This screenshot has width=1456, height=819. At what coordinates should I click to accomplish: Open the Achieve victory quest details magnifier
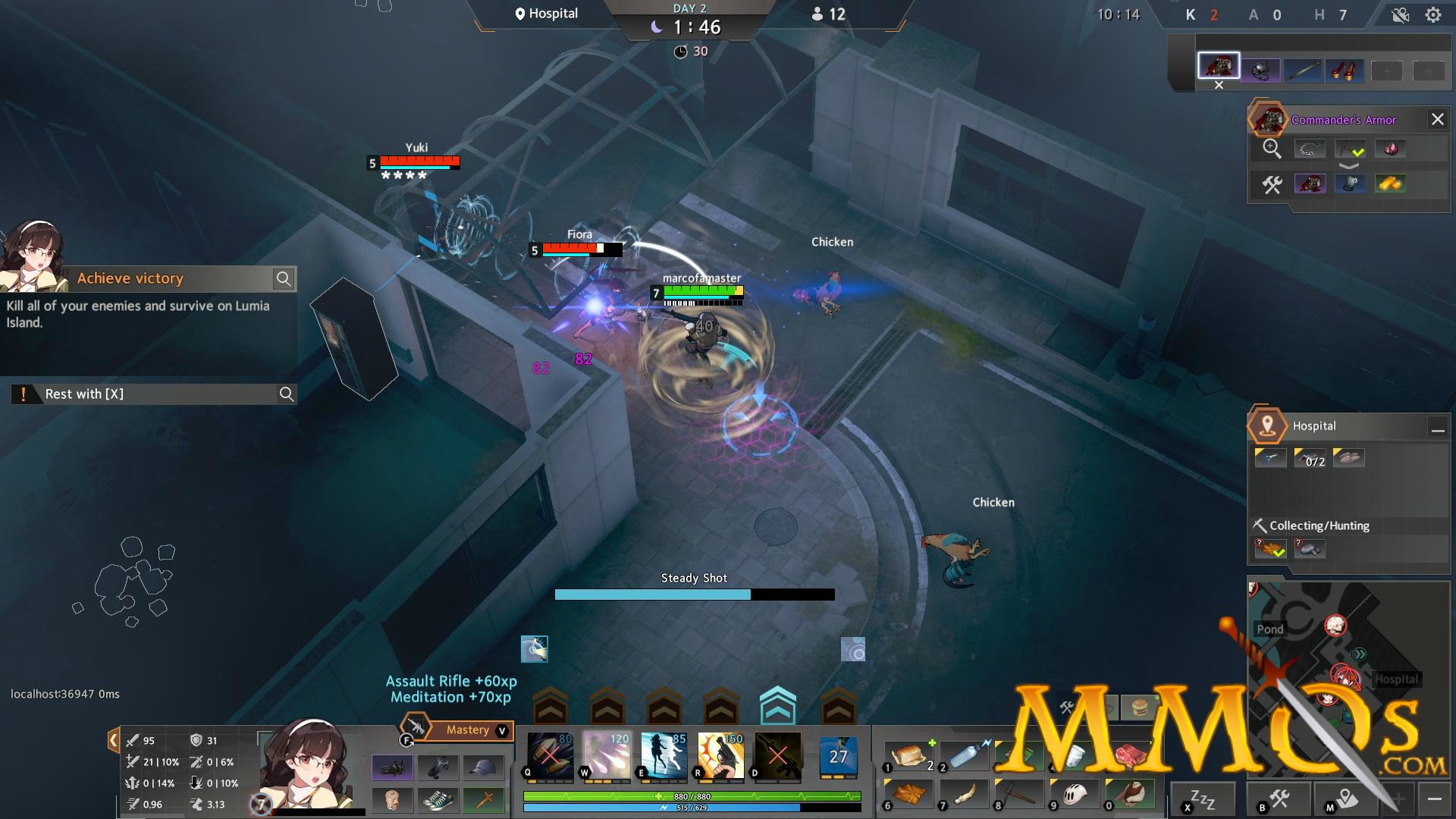284,278
